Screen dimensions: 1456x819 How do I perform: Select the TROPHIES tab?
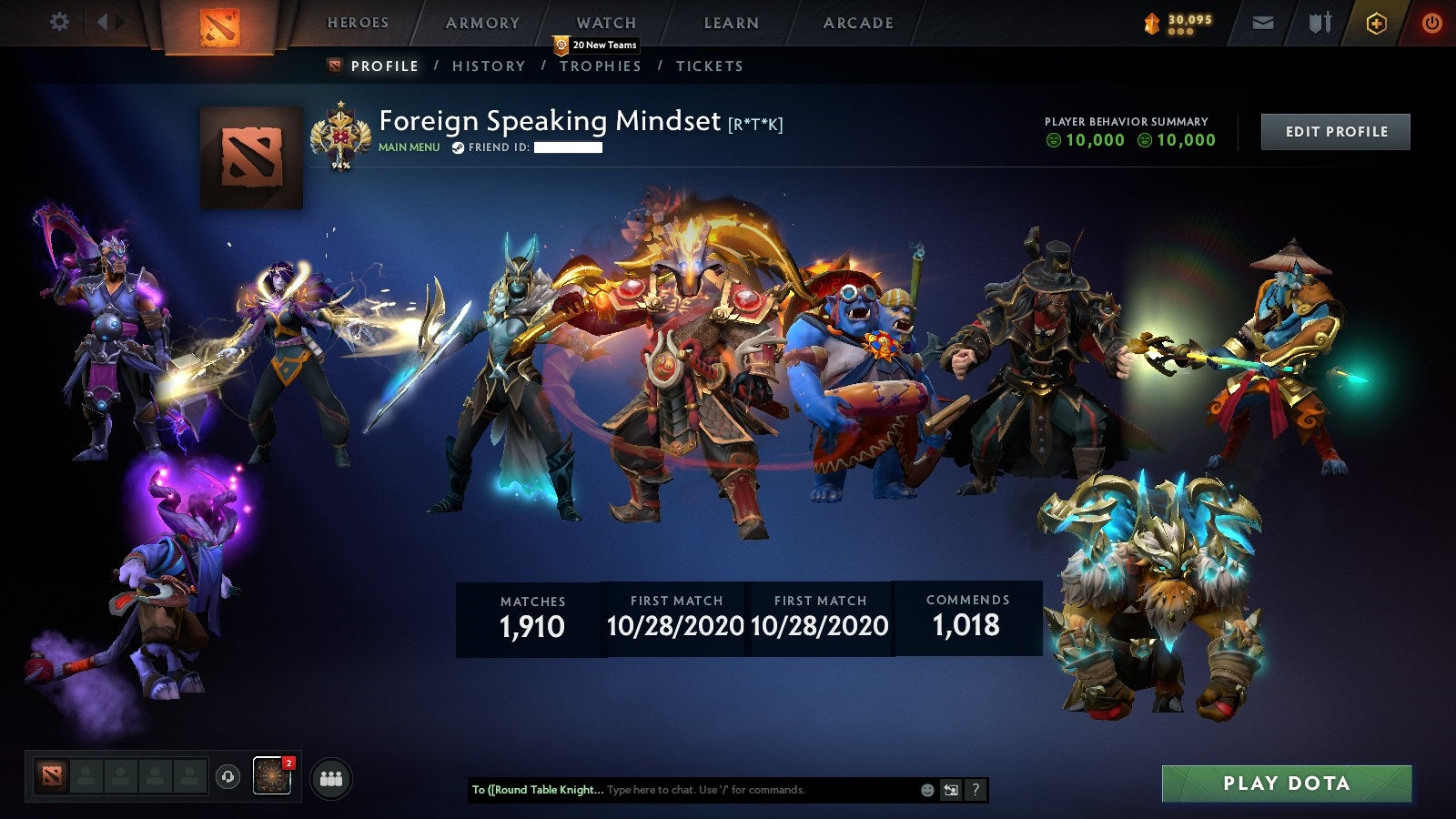click(601, 66)
